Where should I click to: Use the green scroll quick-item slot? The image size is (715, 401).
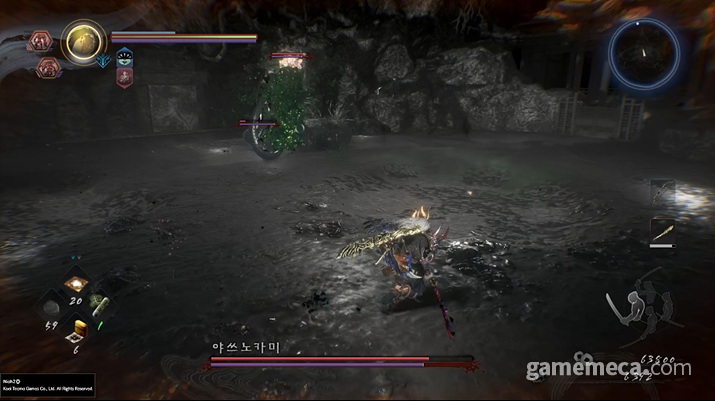(x=99, y=307)
